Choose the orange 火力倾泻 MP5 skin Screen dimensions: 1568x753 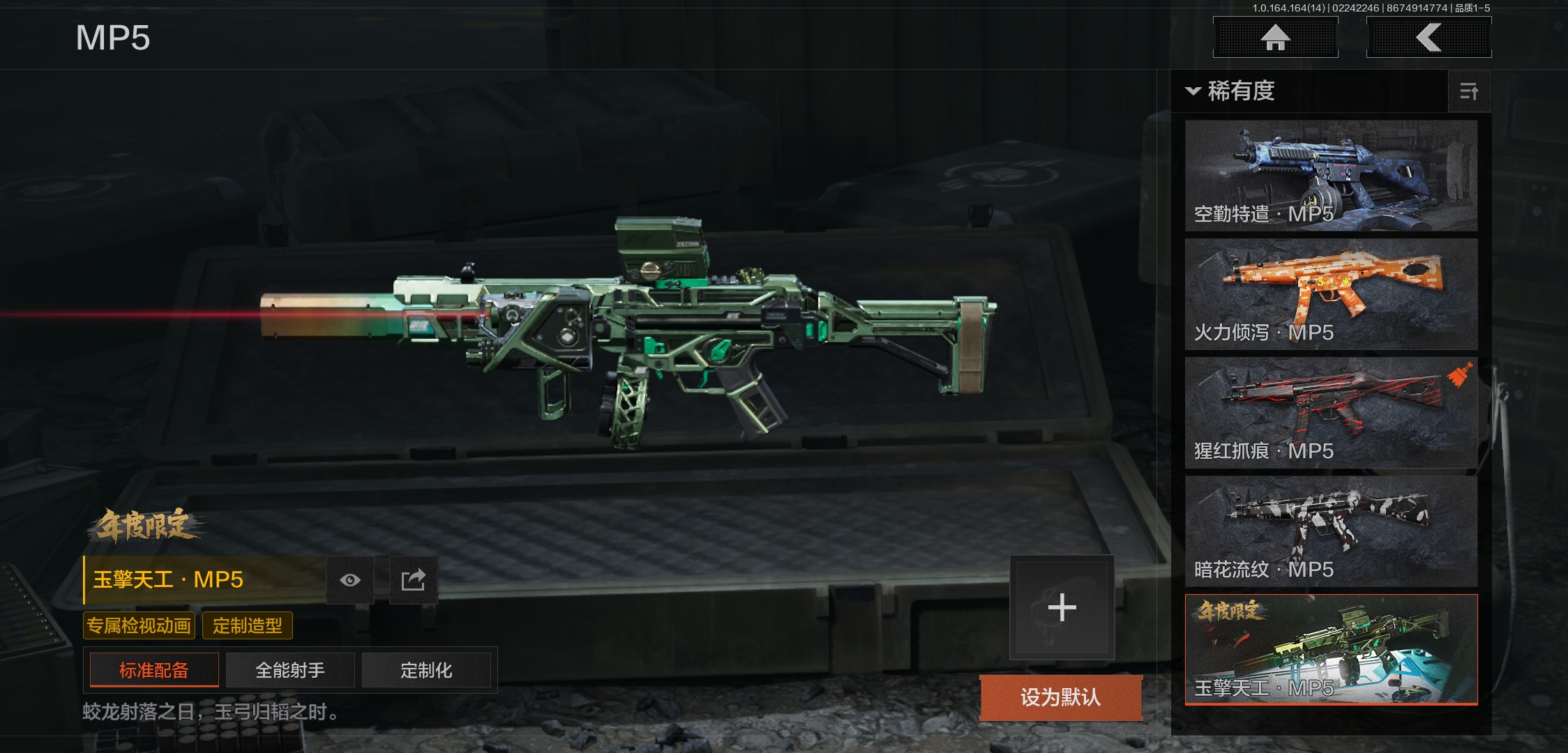point(1331,294)
